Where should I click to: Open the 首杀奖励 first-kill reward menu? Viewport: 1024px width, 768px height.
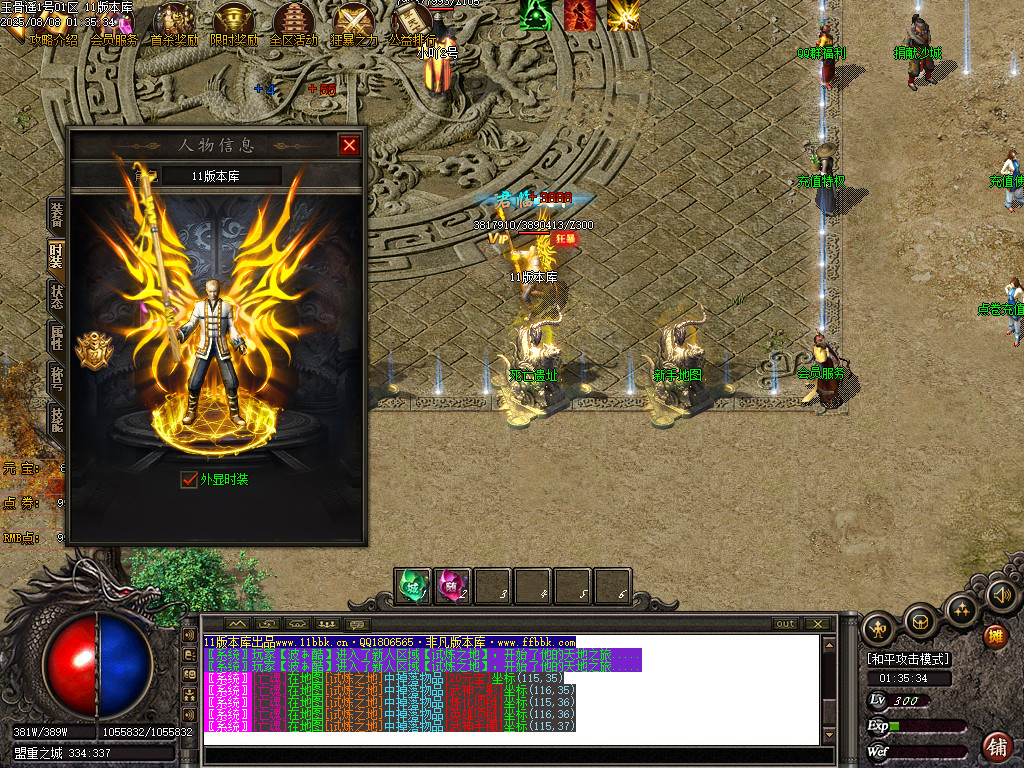[174, 22]
